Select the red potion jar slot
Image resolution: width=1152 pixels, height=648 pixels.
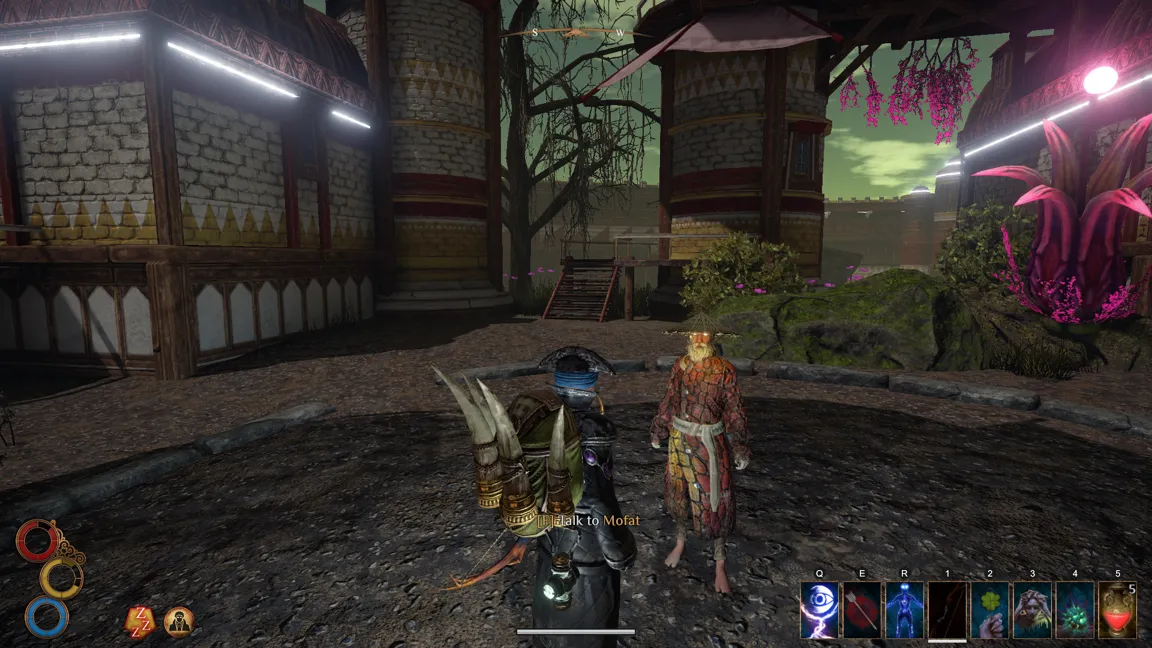point(1118,610)
